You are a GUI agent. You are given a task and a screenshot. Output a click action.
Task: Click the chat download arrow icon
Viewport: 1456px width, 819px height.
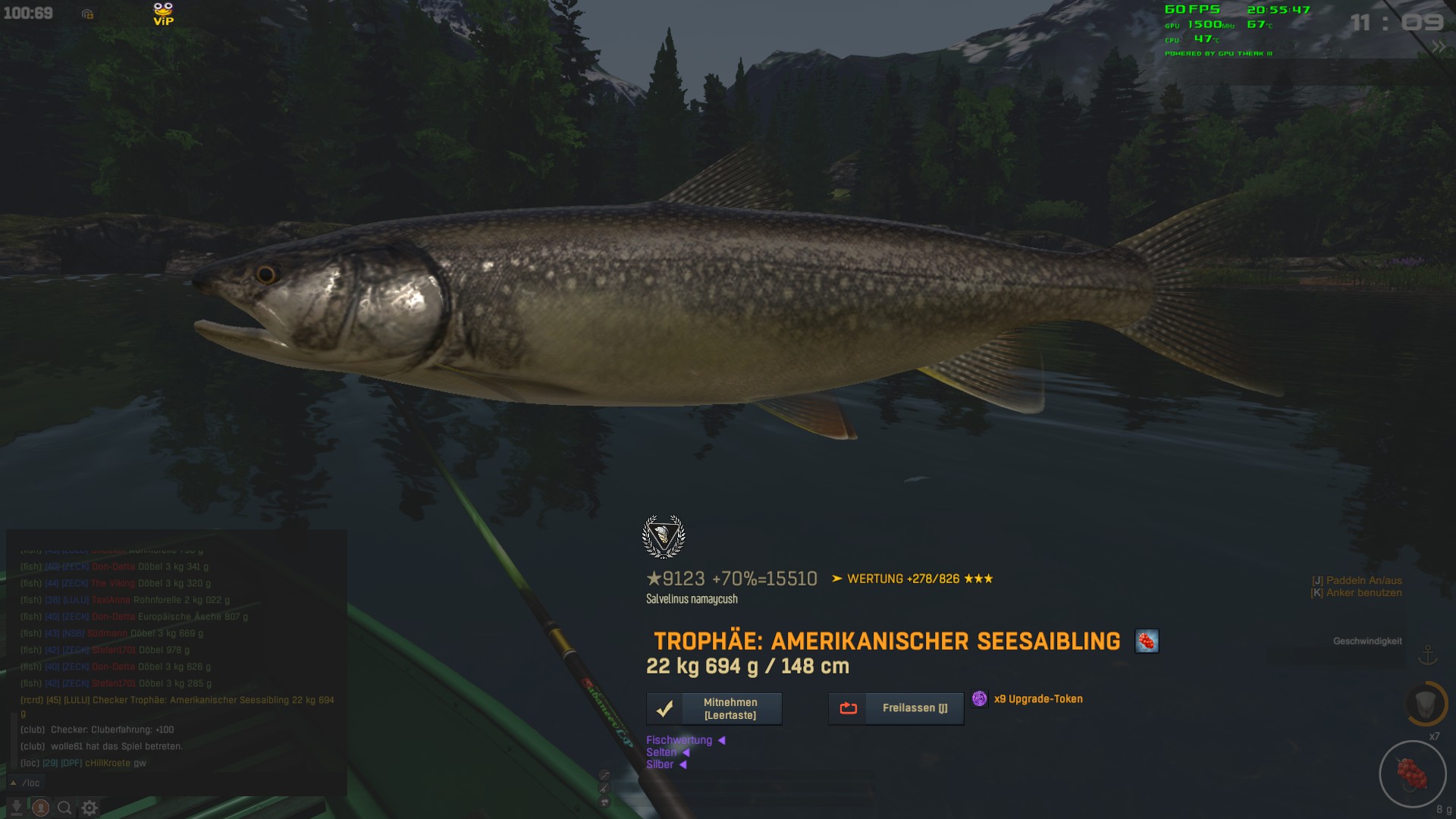coord(17,808)
